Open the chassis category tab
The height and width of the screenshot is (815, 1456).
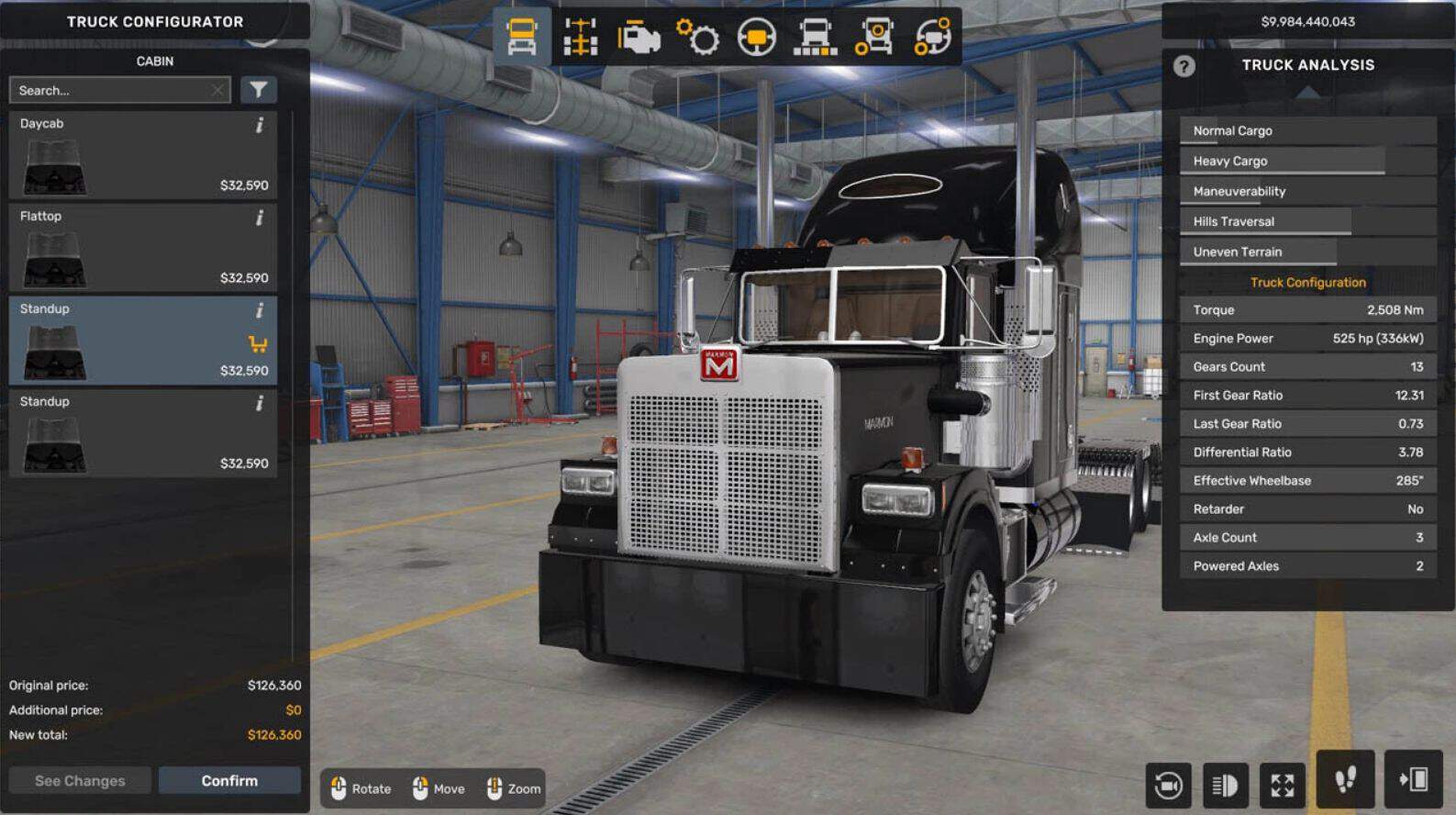tap(580, 37)
